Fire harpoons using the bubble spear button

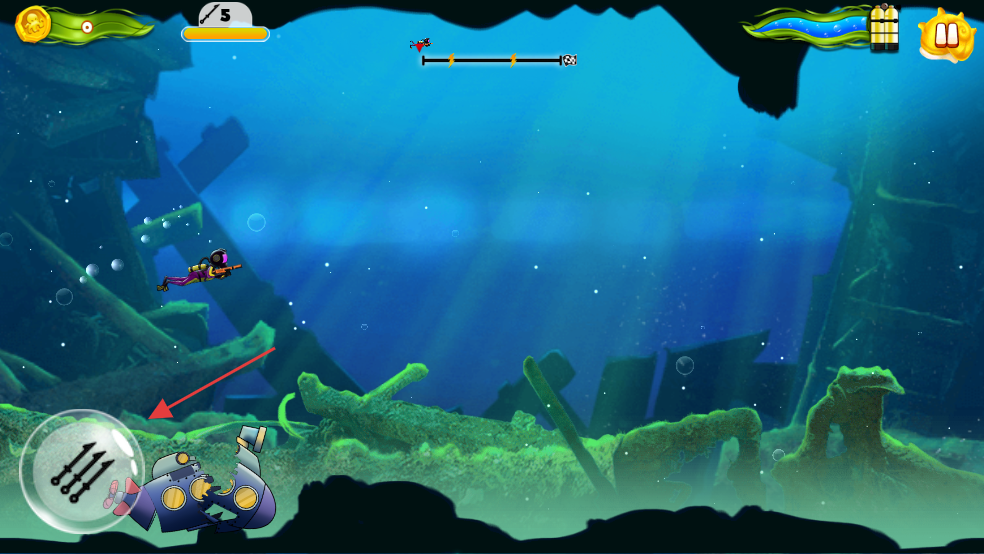[x=81, y=471]
